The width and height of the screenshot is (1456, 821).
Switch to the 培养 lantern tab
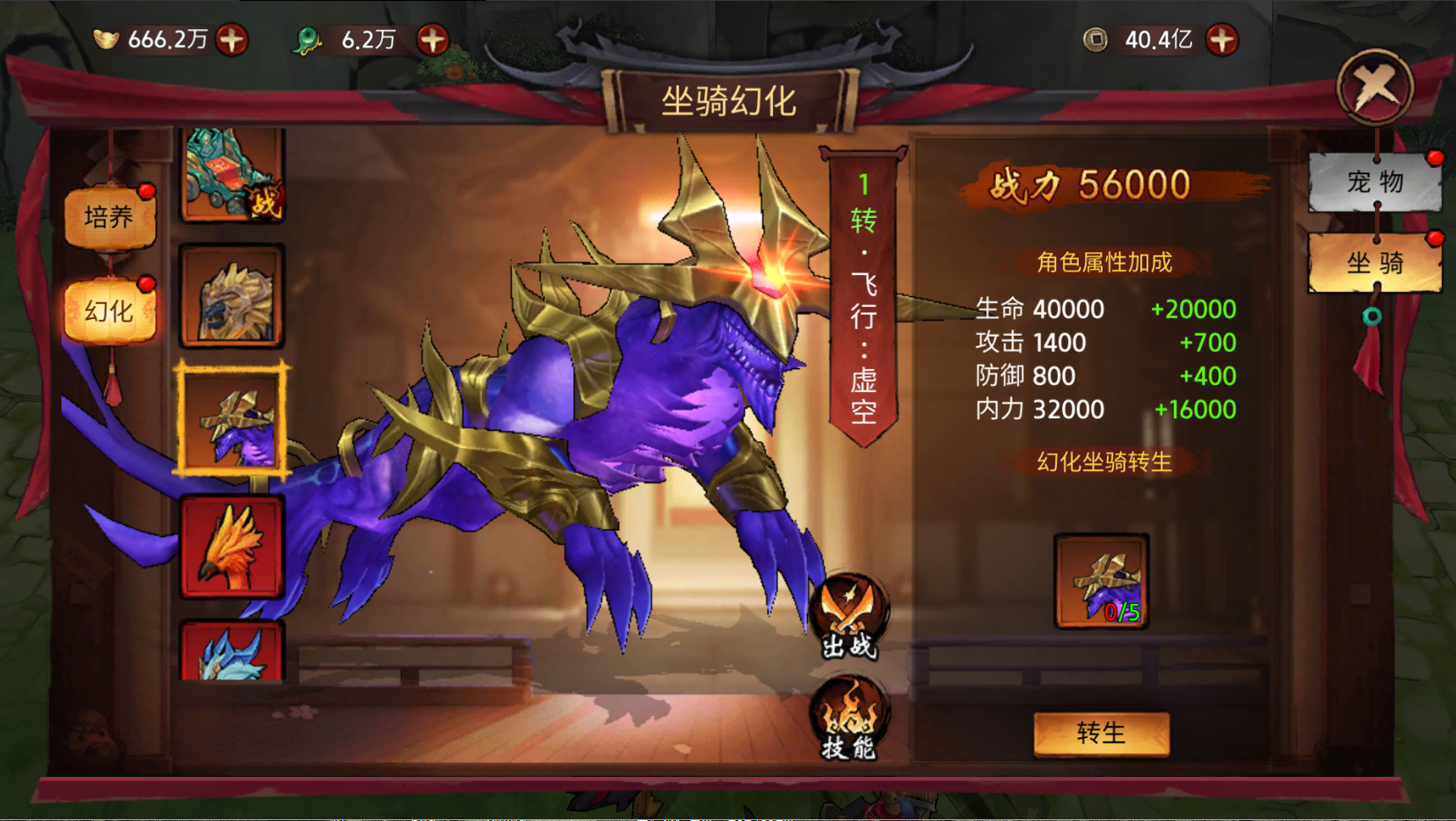[x=109, y=217]
